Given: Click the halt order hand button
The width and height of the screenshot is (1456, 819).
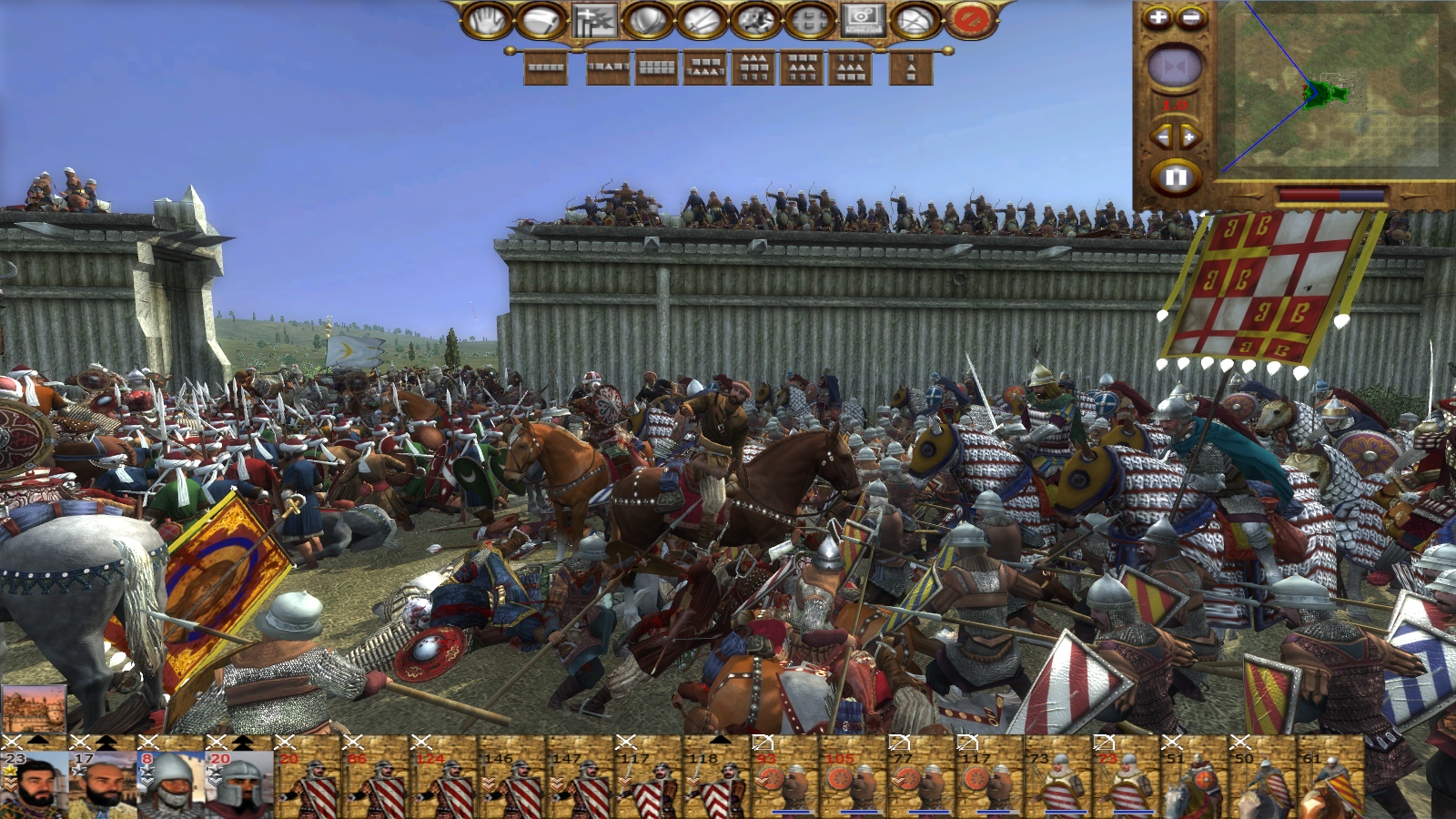Looking at the screenshot, I should pyautogui.click(x=486, y=20).
